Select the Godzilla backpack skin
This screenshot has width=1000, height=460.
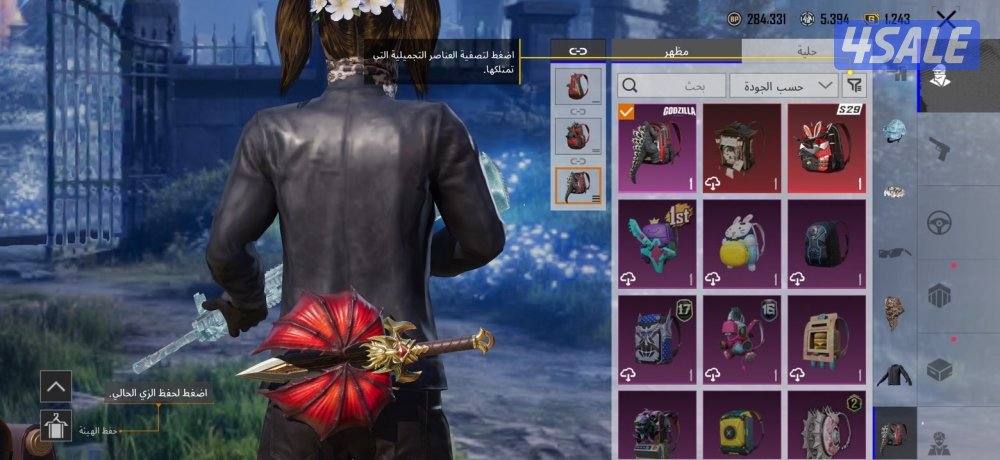658,146
